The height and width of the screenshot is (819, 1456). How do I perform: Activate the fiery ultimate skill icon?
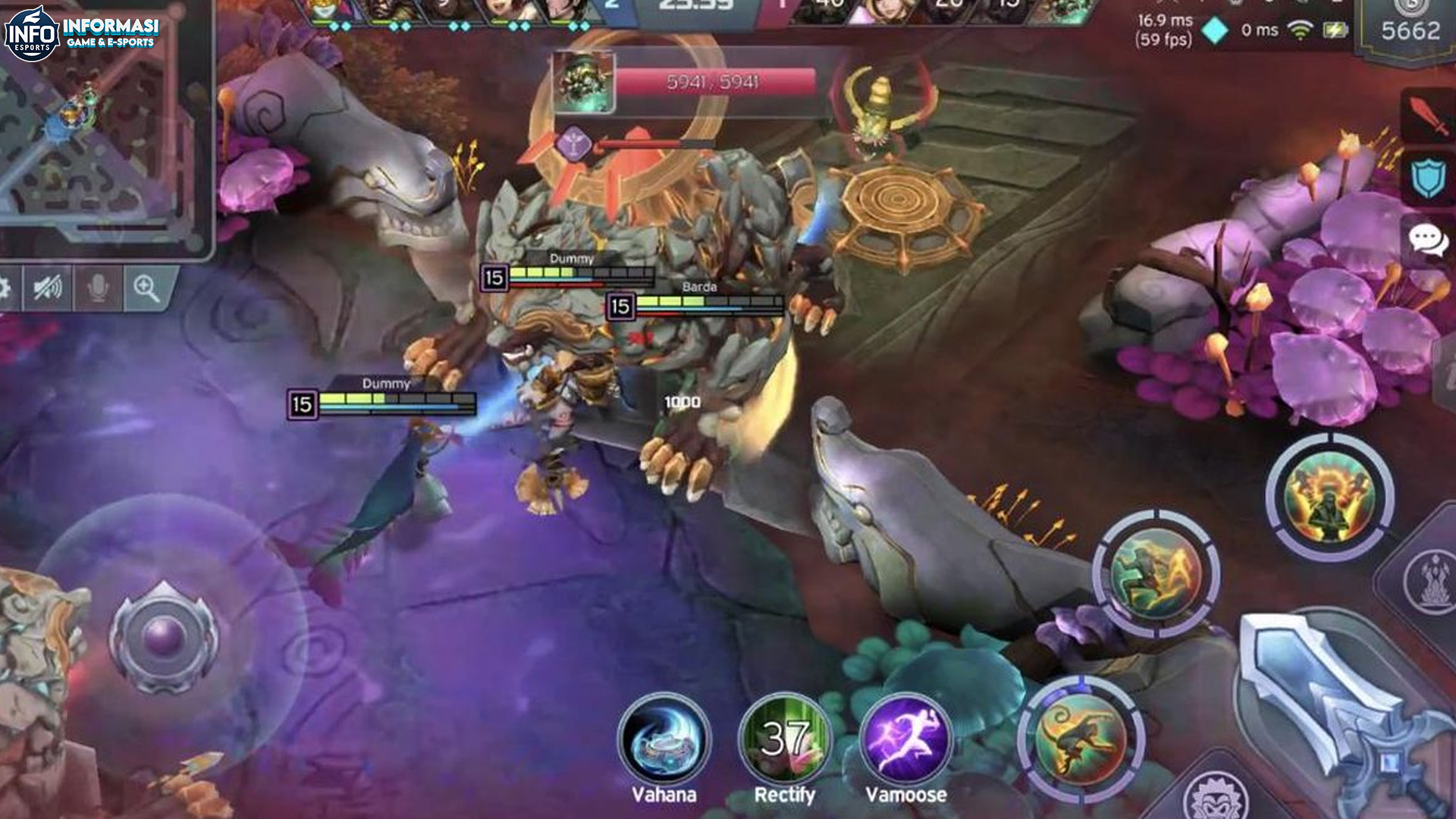tap(1329, 497)
